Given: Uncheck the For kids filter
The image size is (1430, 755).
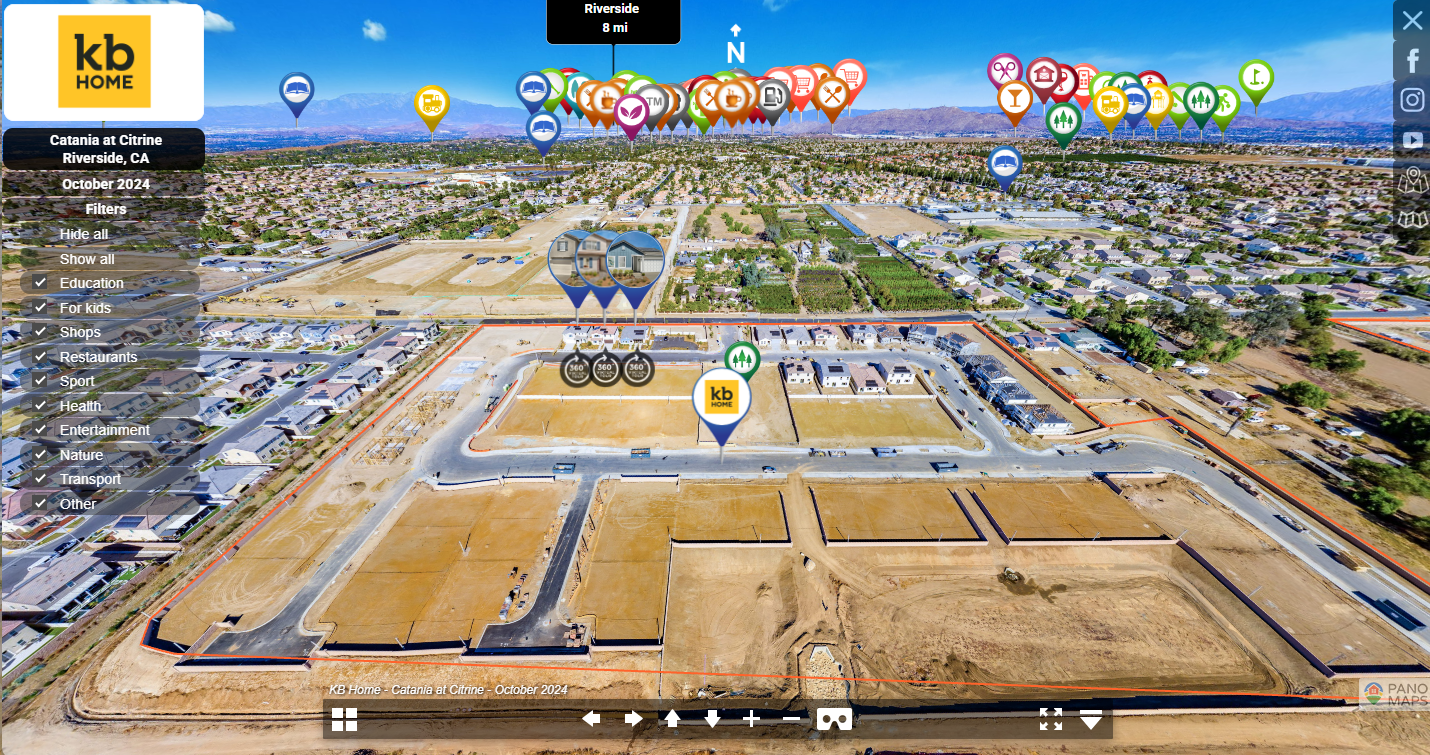Looking at the screenshot, I should pyautogui.click(x=41, y=308).
